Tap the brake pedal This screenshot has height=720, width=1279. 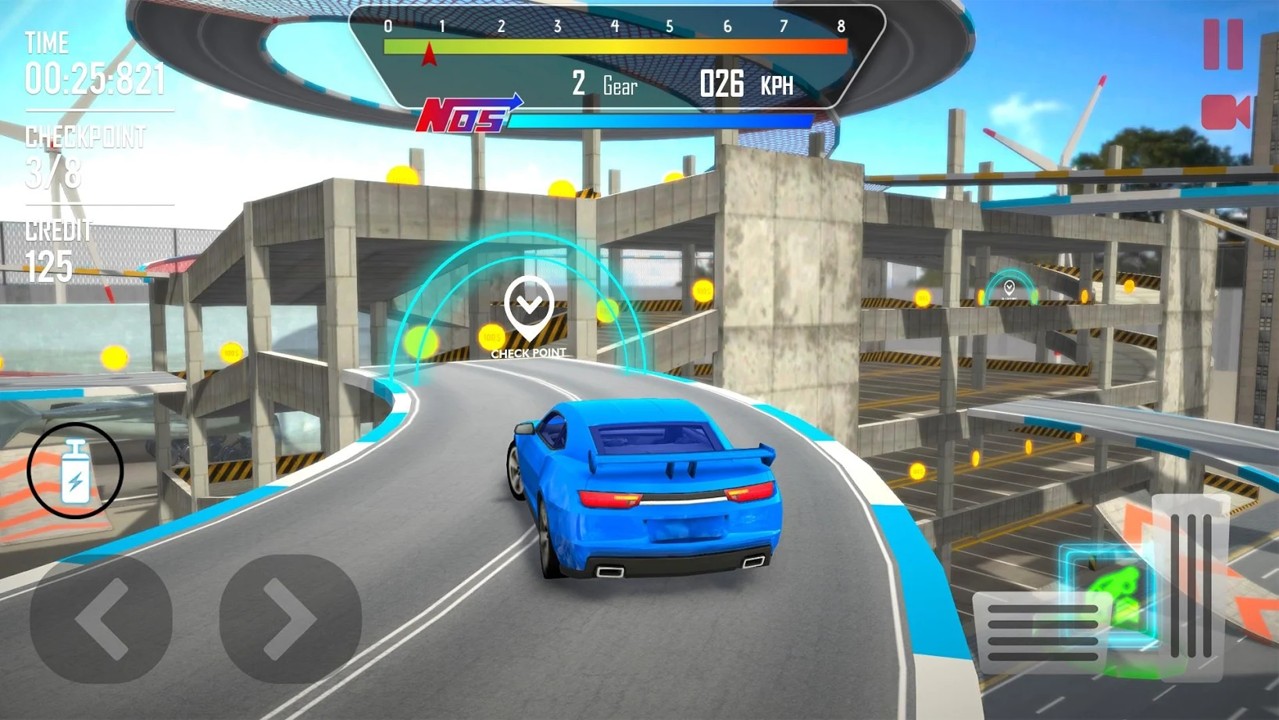[x=1040, y=632]
